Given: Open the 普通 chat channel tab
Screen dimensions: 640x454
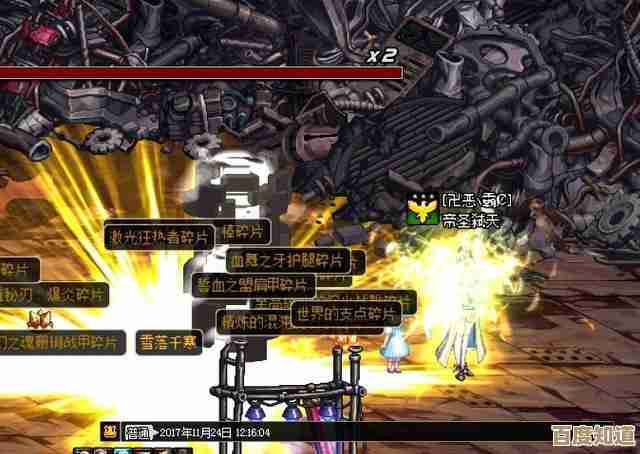Looking at the screenshot, I should (x=137, y=430).
